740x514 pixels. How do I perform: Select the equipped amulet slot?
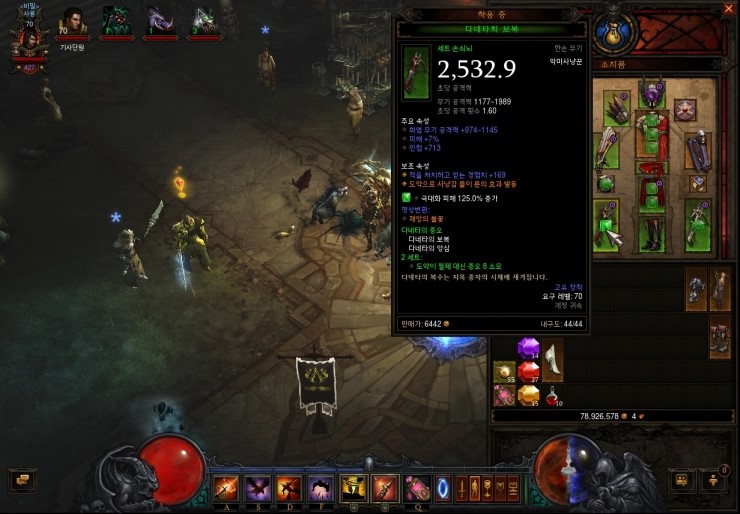click(x=685, y=108)
